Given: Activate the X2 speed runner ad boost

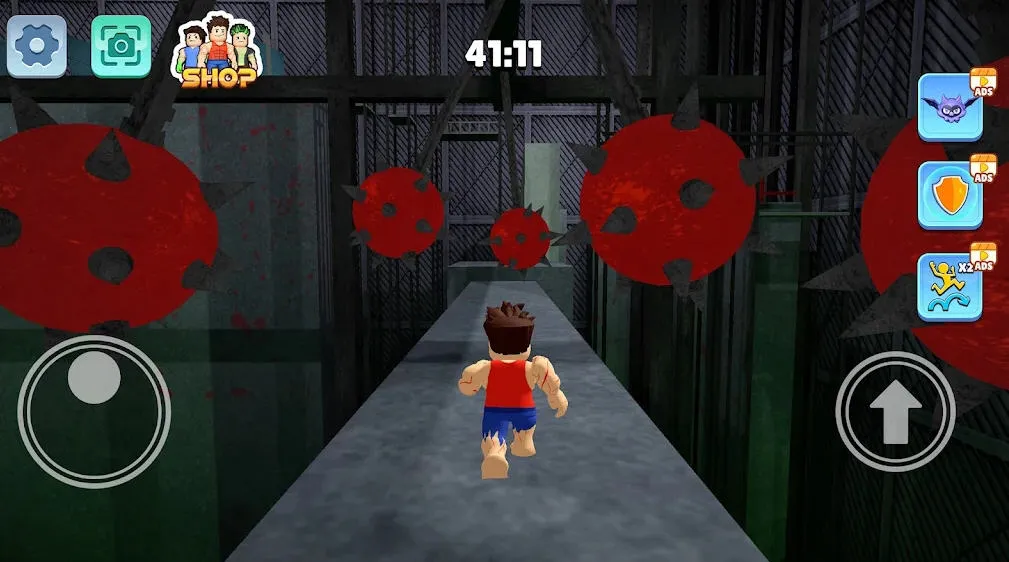Looking at the screenshot, I should pos(950,287).
